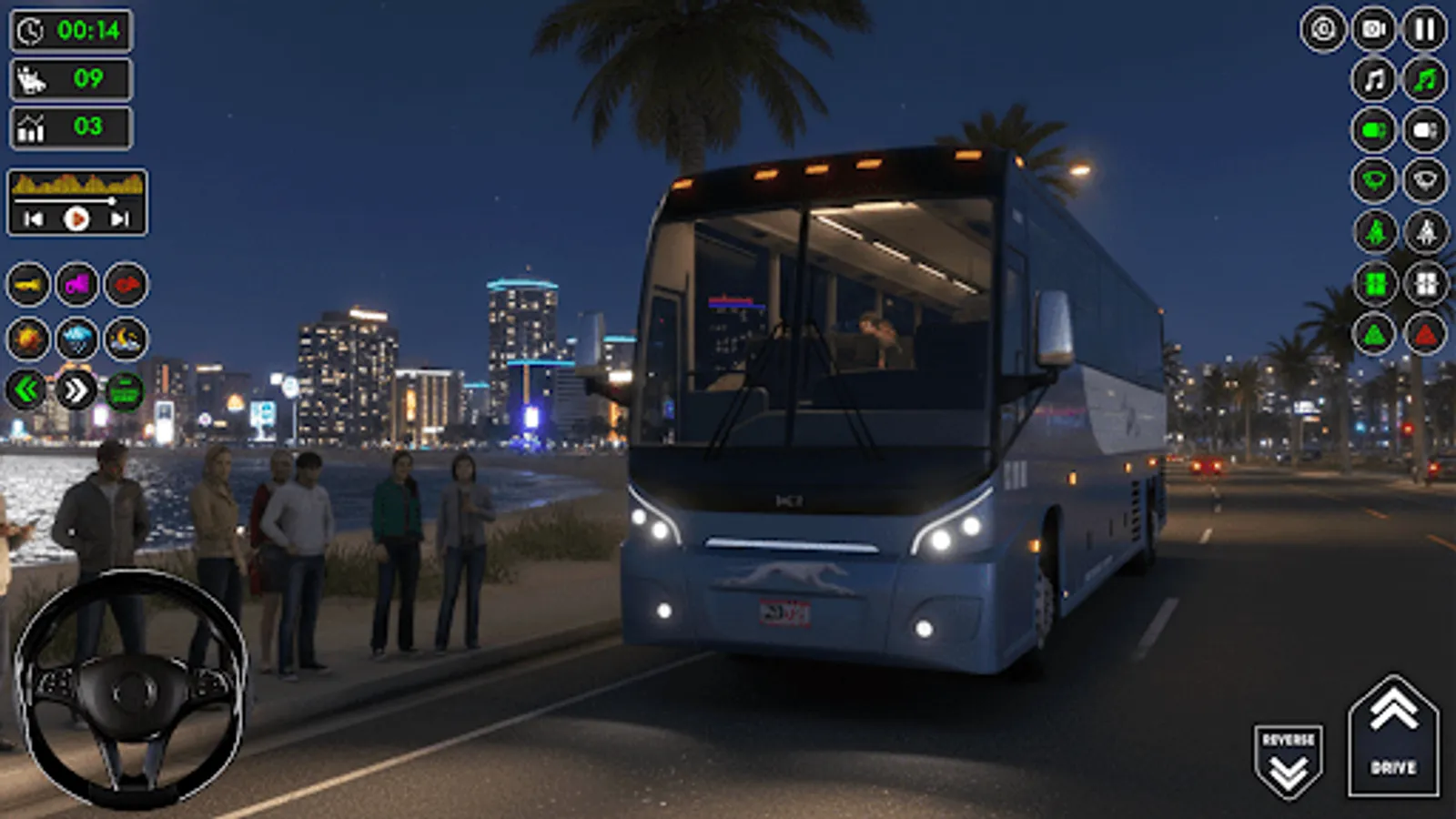Click the pink door key icon

pos(77,284)
